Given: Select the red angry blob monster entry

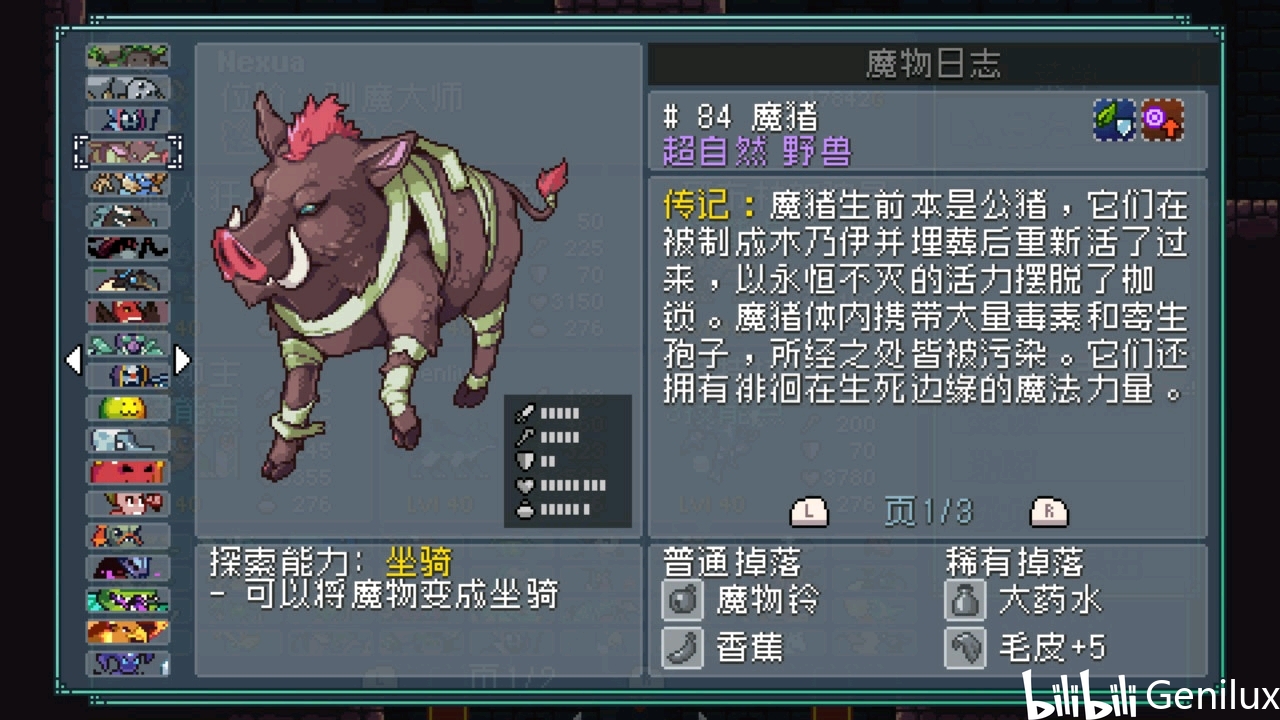Looking at the screenshot, I should [128, 472].
